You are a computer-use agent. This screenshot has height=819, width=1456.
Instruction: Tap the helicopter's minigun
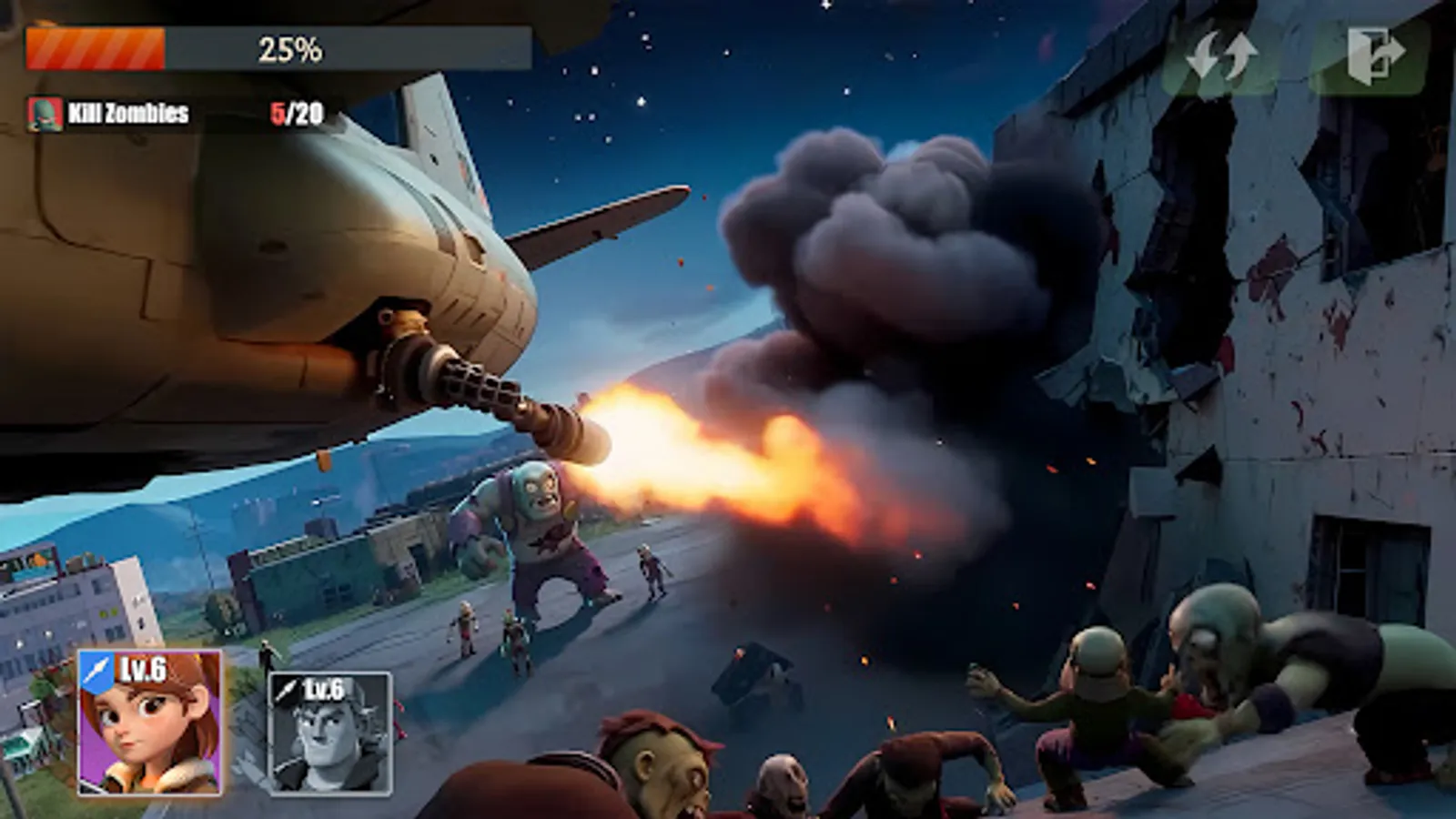(x=482, y=391)
